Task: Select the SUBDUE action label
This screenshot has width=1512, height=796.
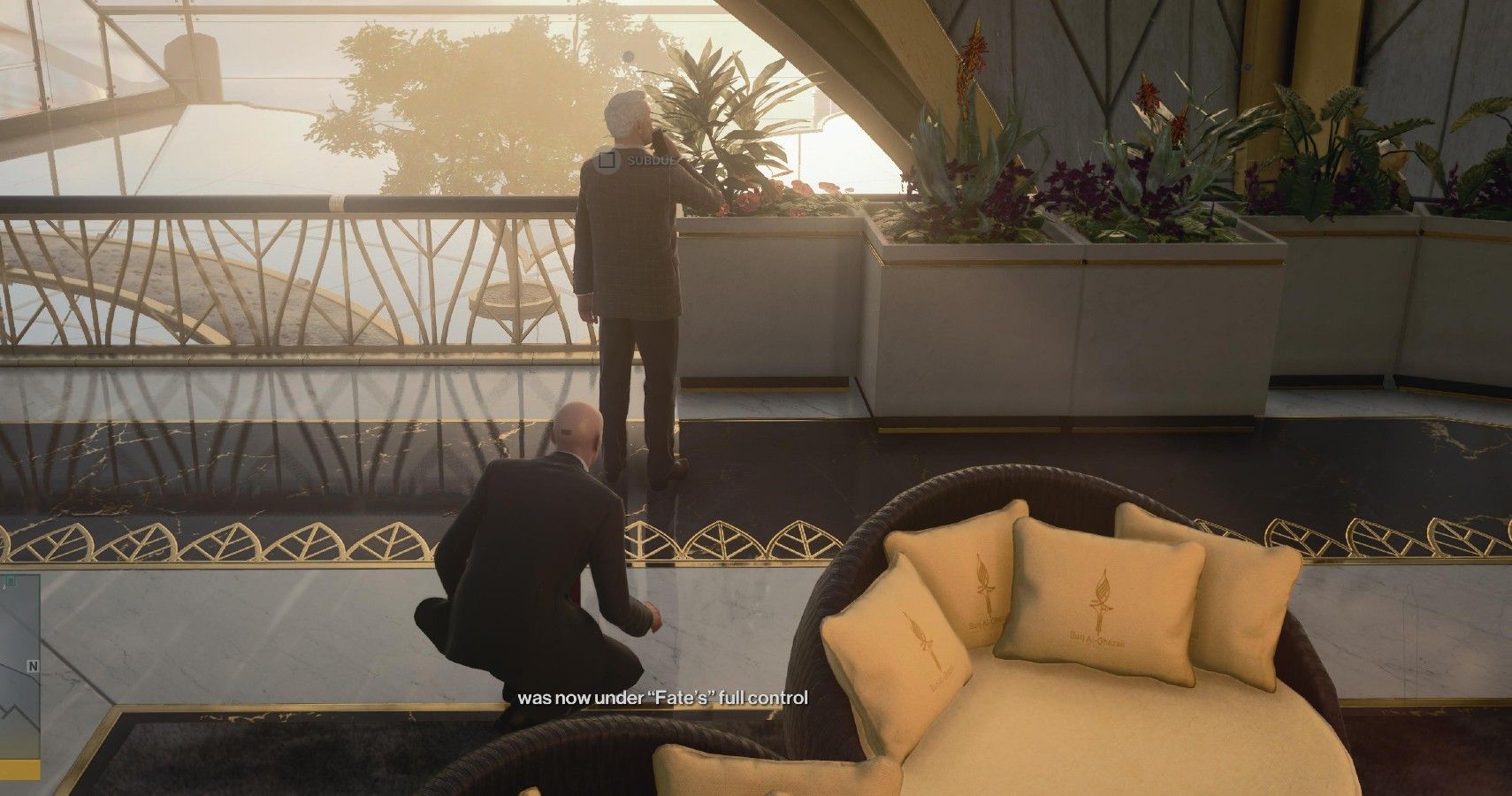Action: (x=652, y=162)
